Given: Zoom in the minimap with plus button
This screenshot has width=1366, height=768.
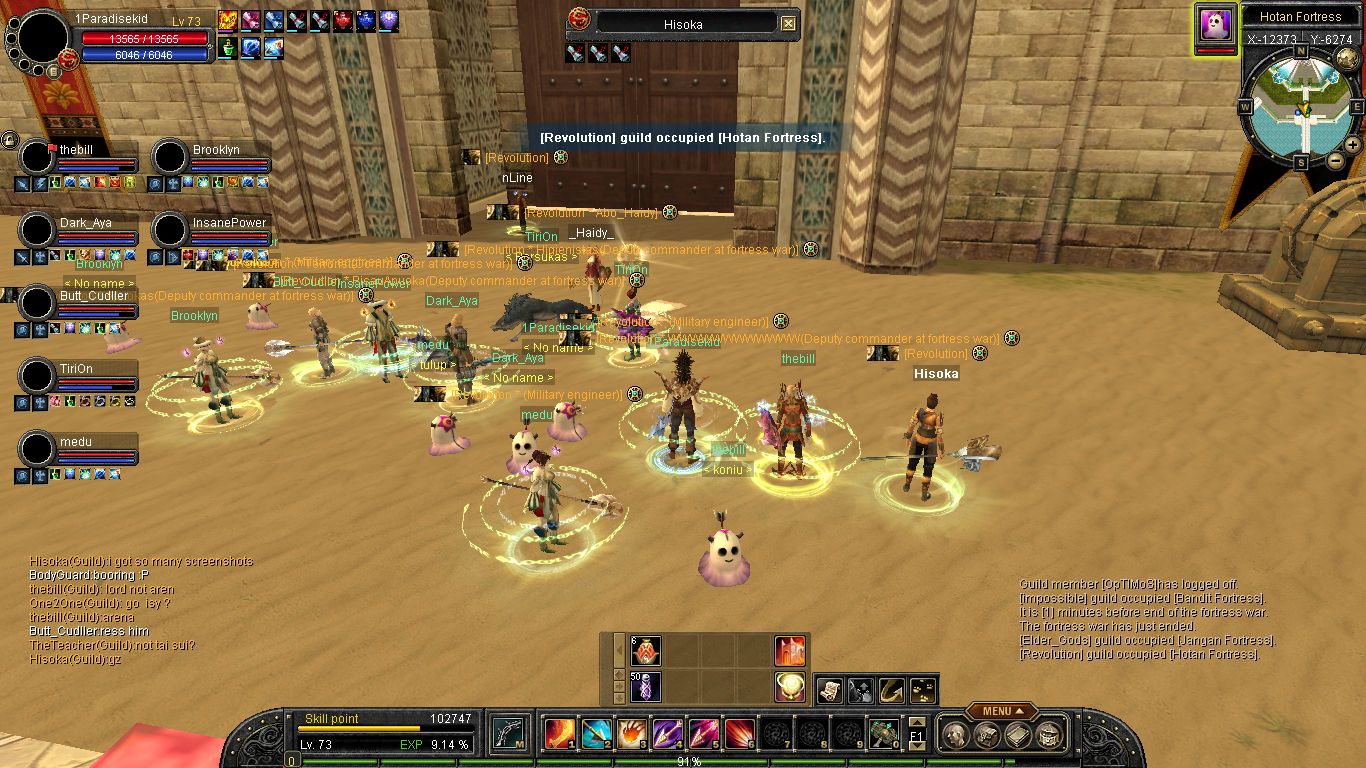Looking at the screenshot, I should 1352,144.
